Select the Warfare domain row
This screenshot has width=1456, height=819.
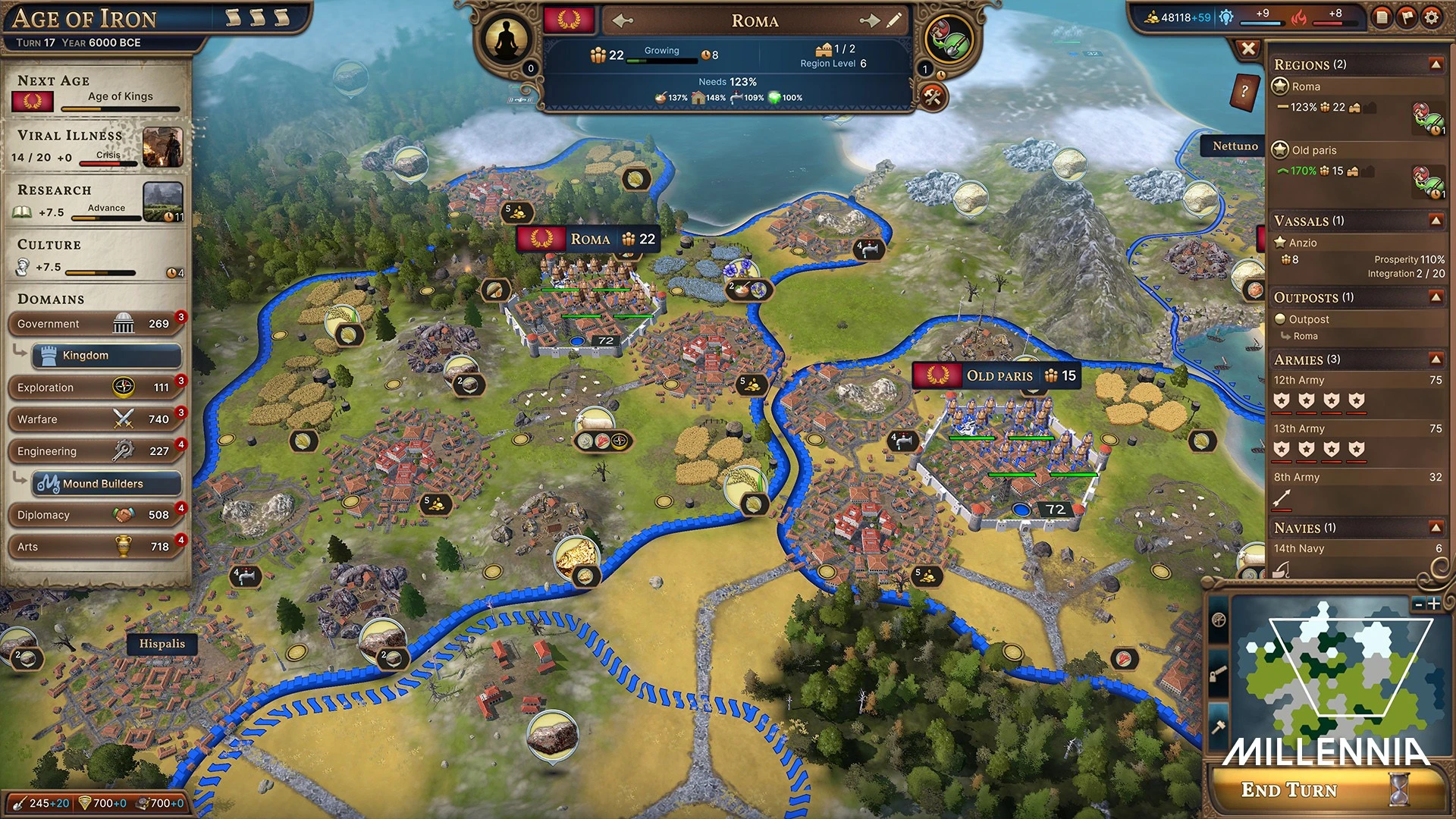pyautogui.click(x=95, y=419)
